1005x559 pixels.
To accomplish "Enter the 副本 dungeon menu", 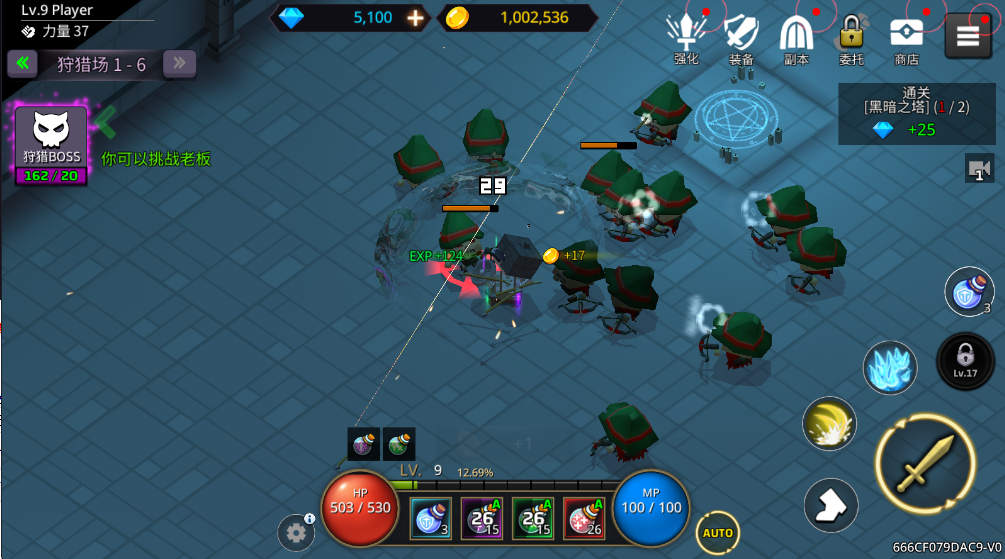I will [796, 38].
